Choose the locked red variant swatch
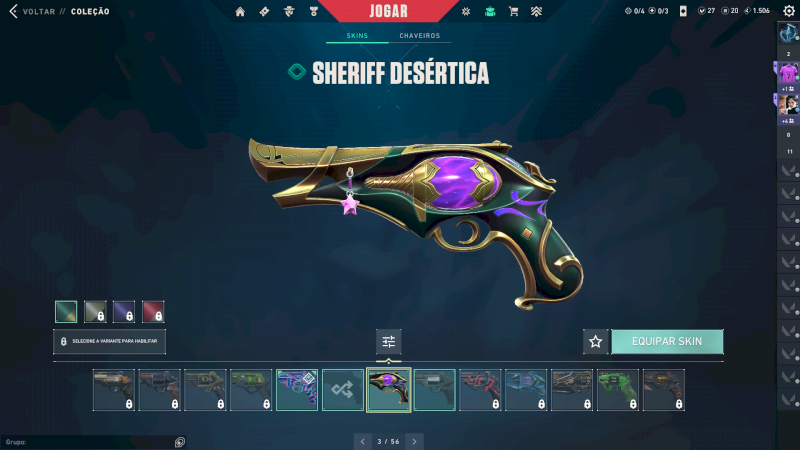 click(x=153, y=312)
